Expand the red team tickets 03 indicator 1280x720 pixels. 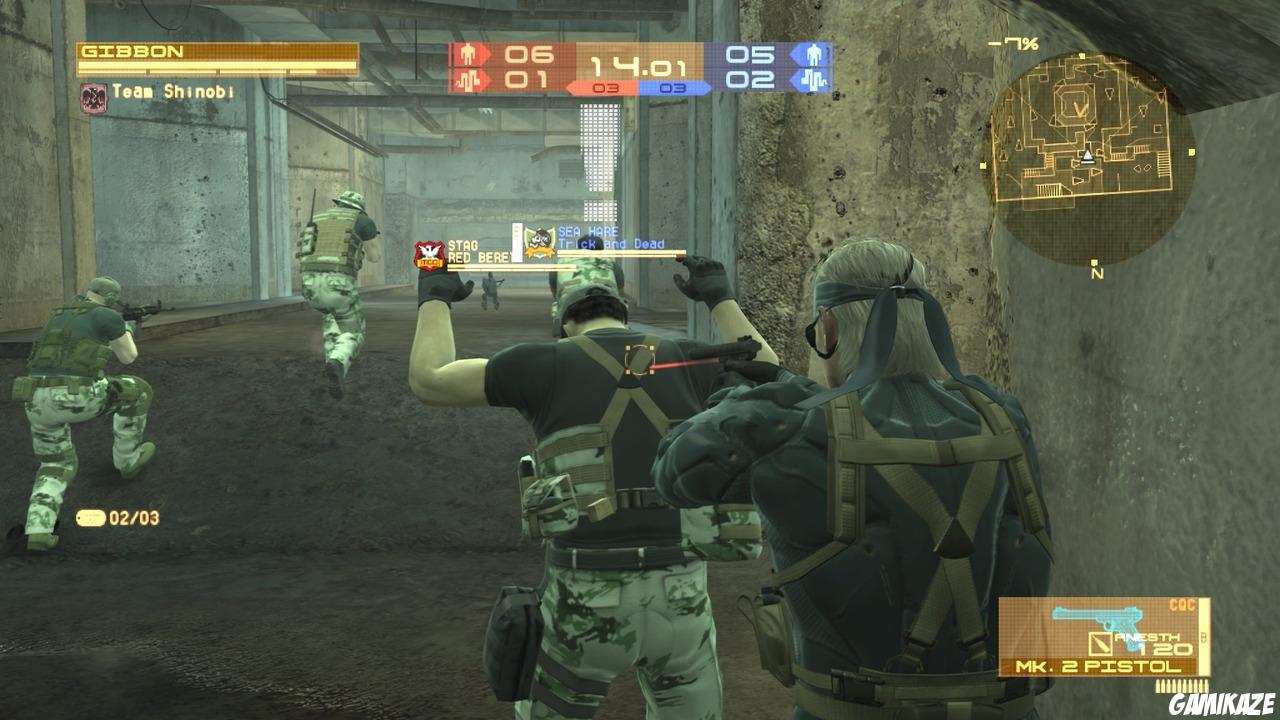point(606,88)
